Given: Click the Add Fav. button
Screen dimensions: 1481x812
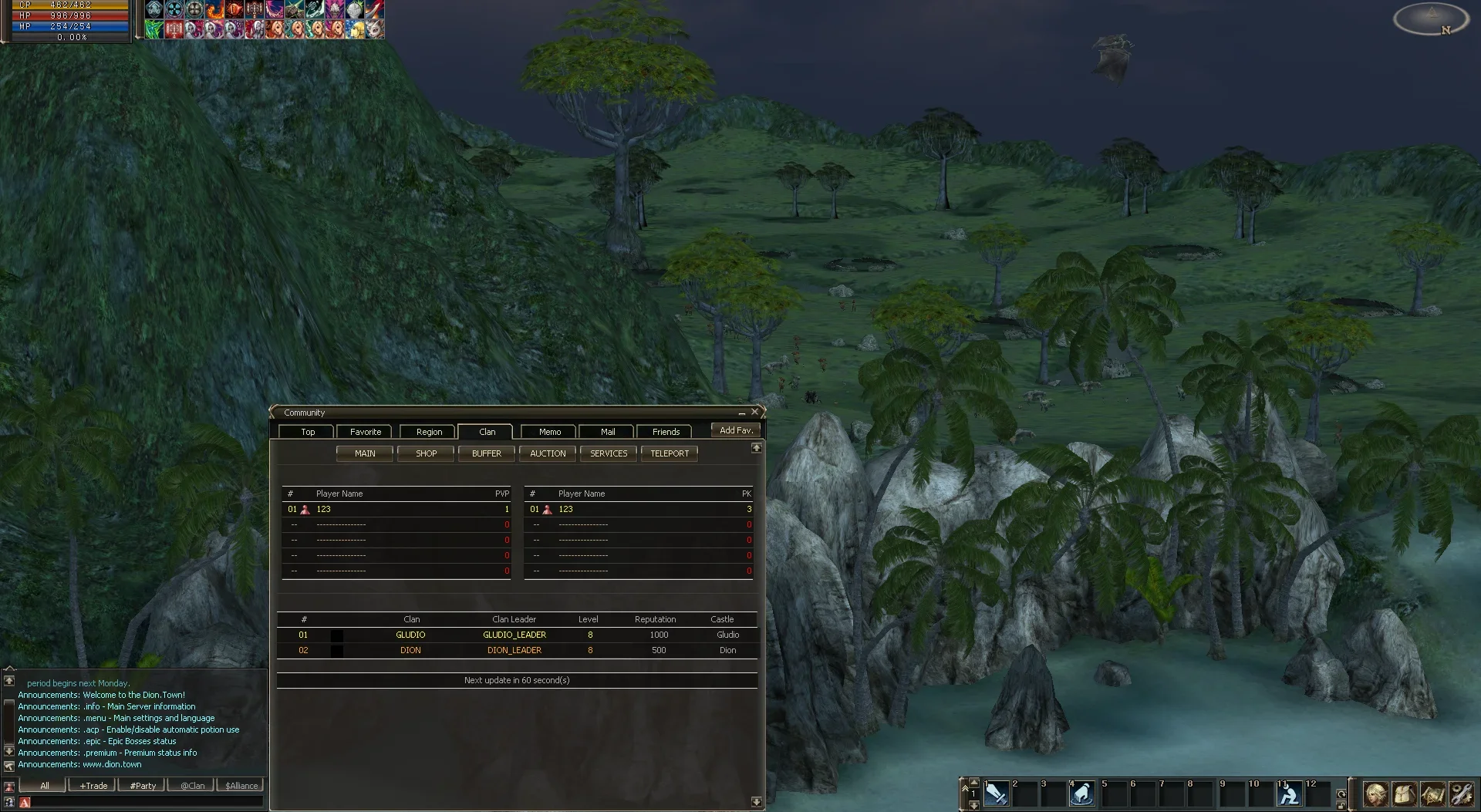Looking at the screenshot, I should tap(736, 430).
